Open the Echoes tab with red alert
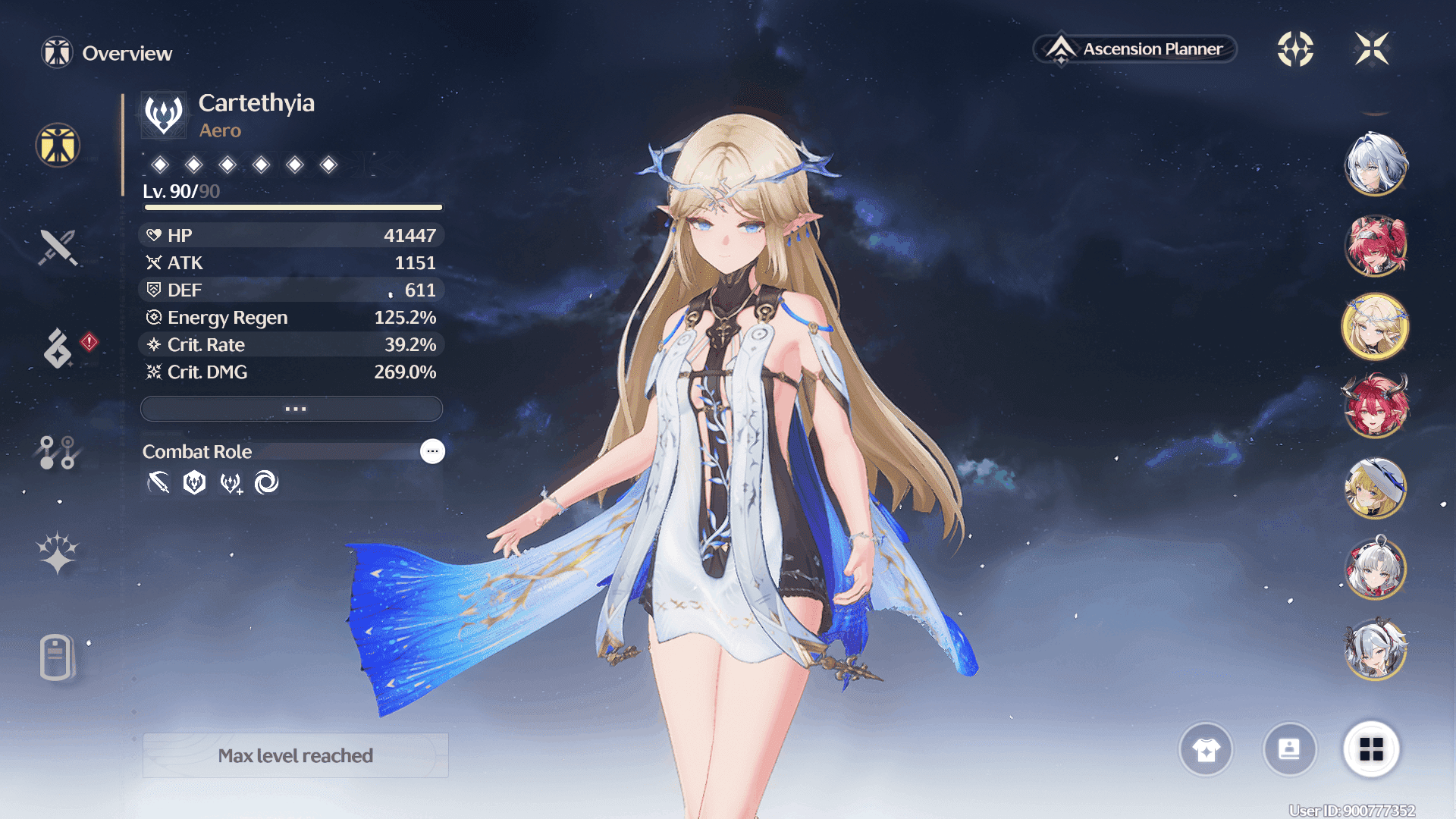 pyautogui.click(x=59, y=348)
